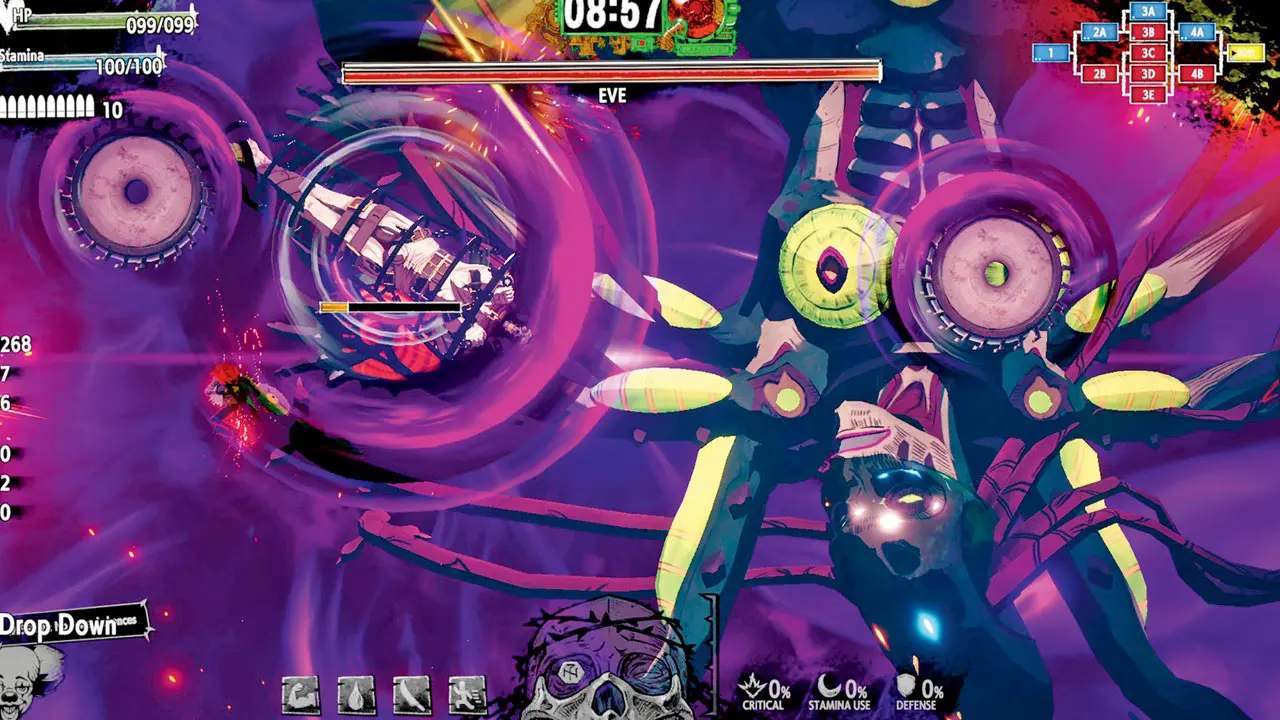Choose stage 4A on the route map

1197,33
